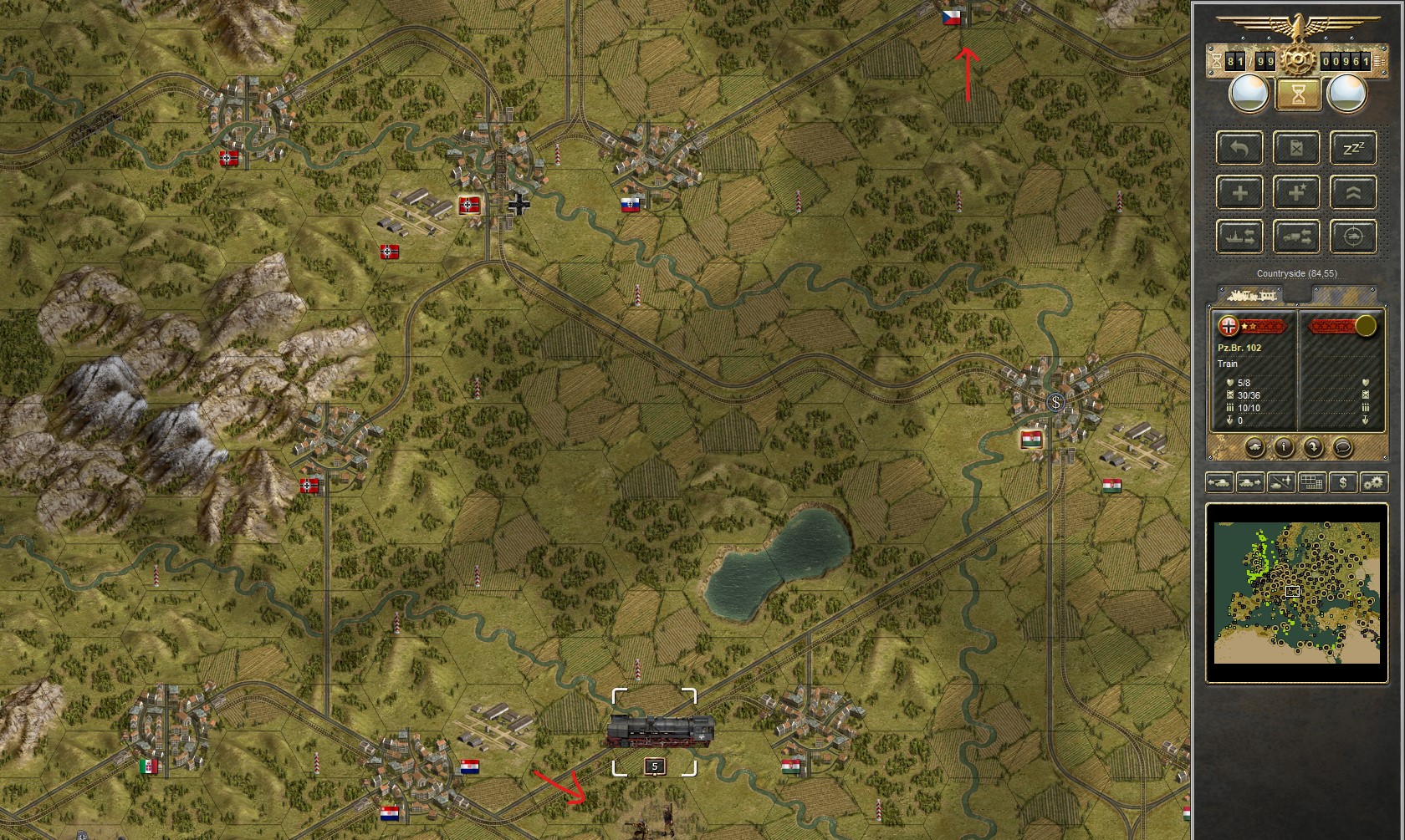Upgrade the unit via double chevron icon

[1352, 192]
